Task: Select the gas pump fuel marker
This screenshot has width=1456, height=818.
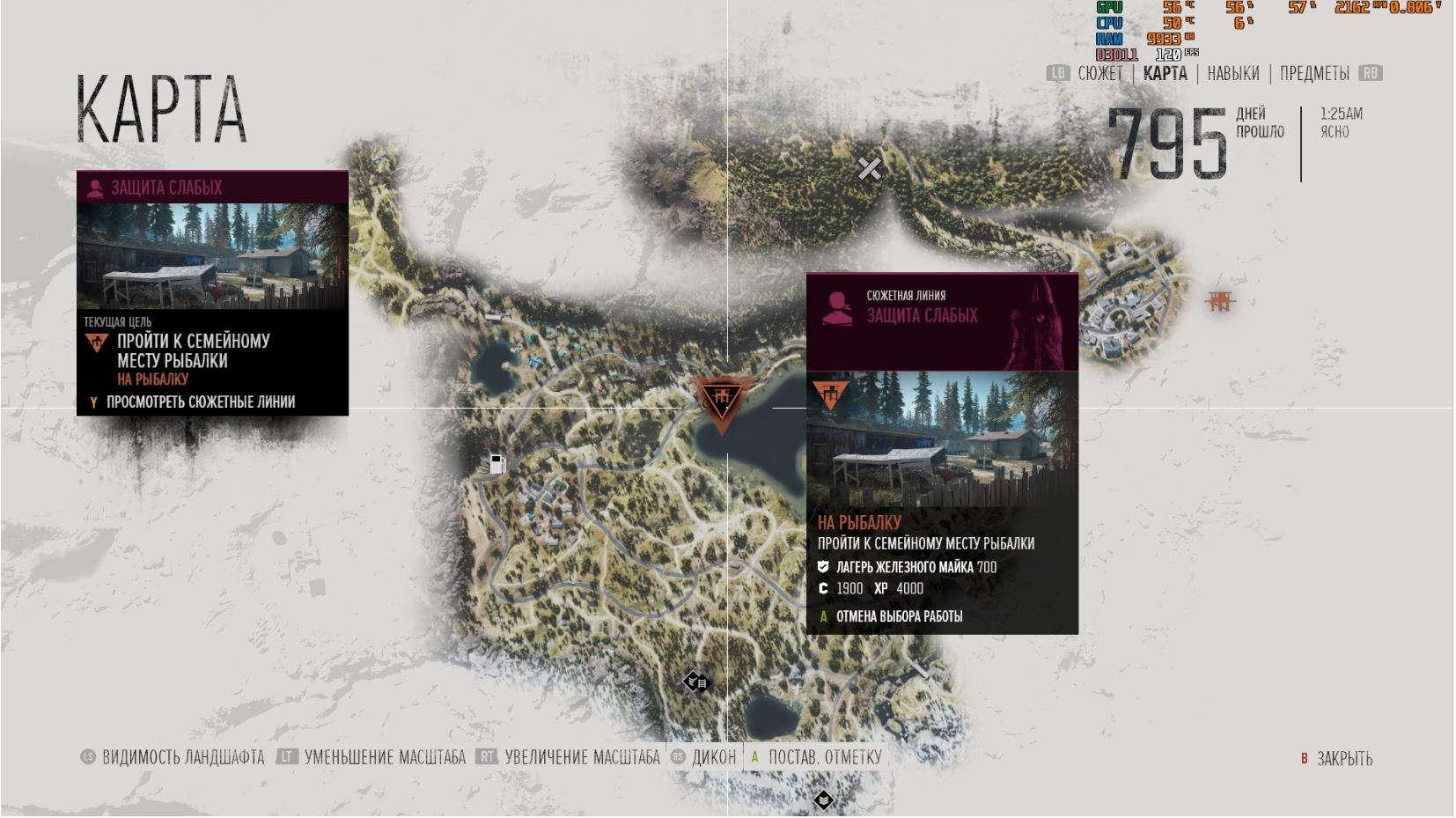Action: click(497, 464)
